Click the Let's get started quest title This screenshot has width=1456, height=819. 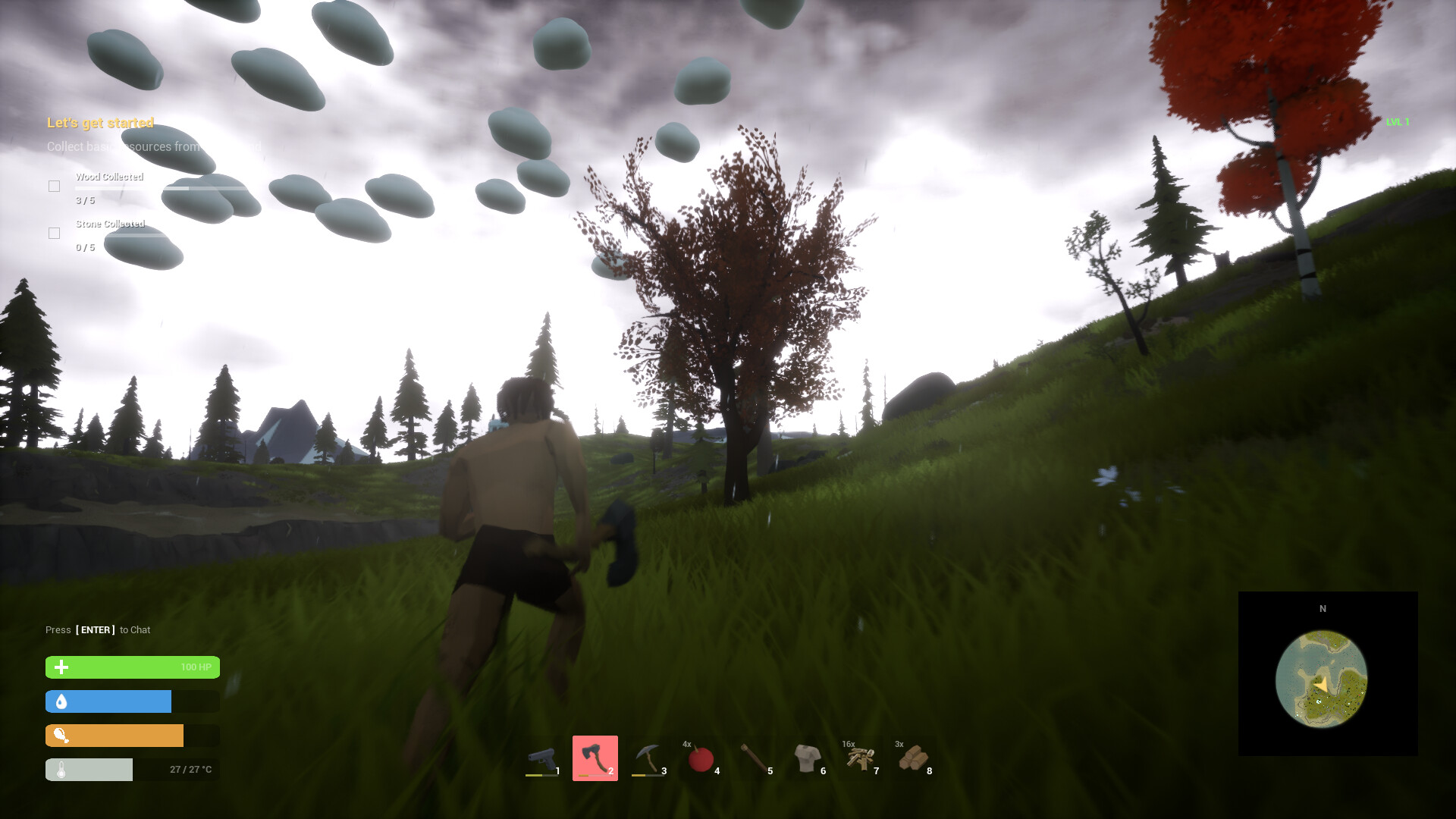point(100,123)
